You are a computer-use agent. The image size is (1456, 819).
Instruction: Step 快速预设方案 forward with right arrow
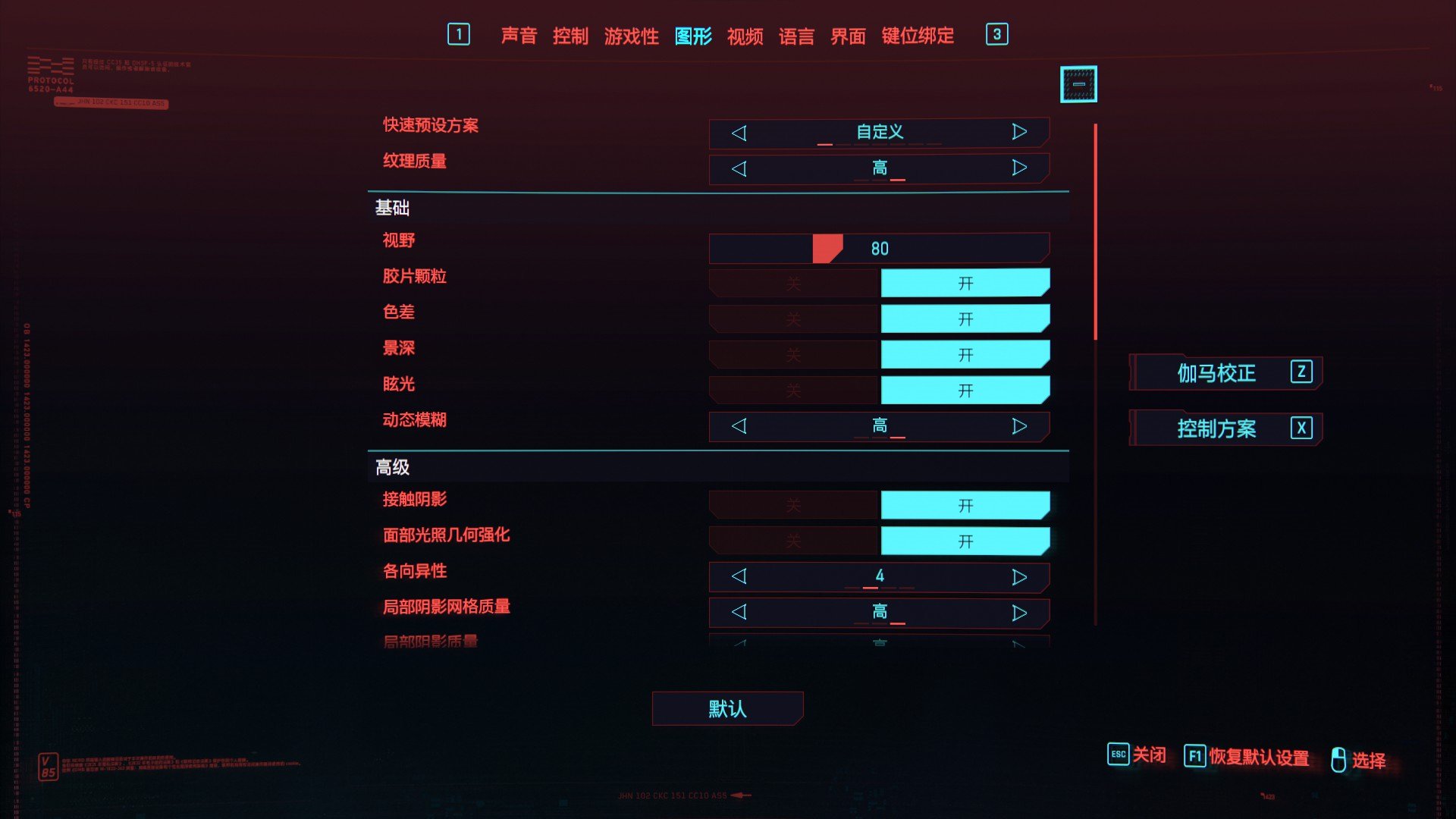click(x=1020, y=133)
